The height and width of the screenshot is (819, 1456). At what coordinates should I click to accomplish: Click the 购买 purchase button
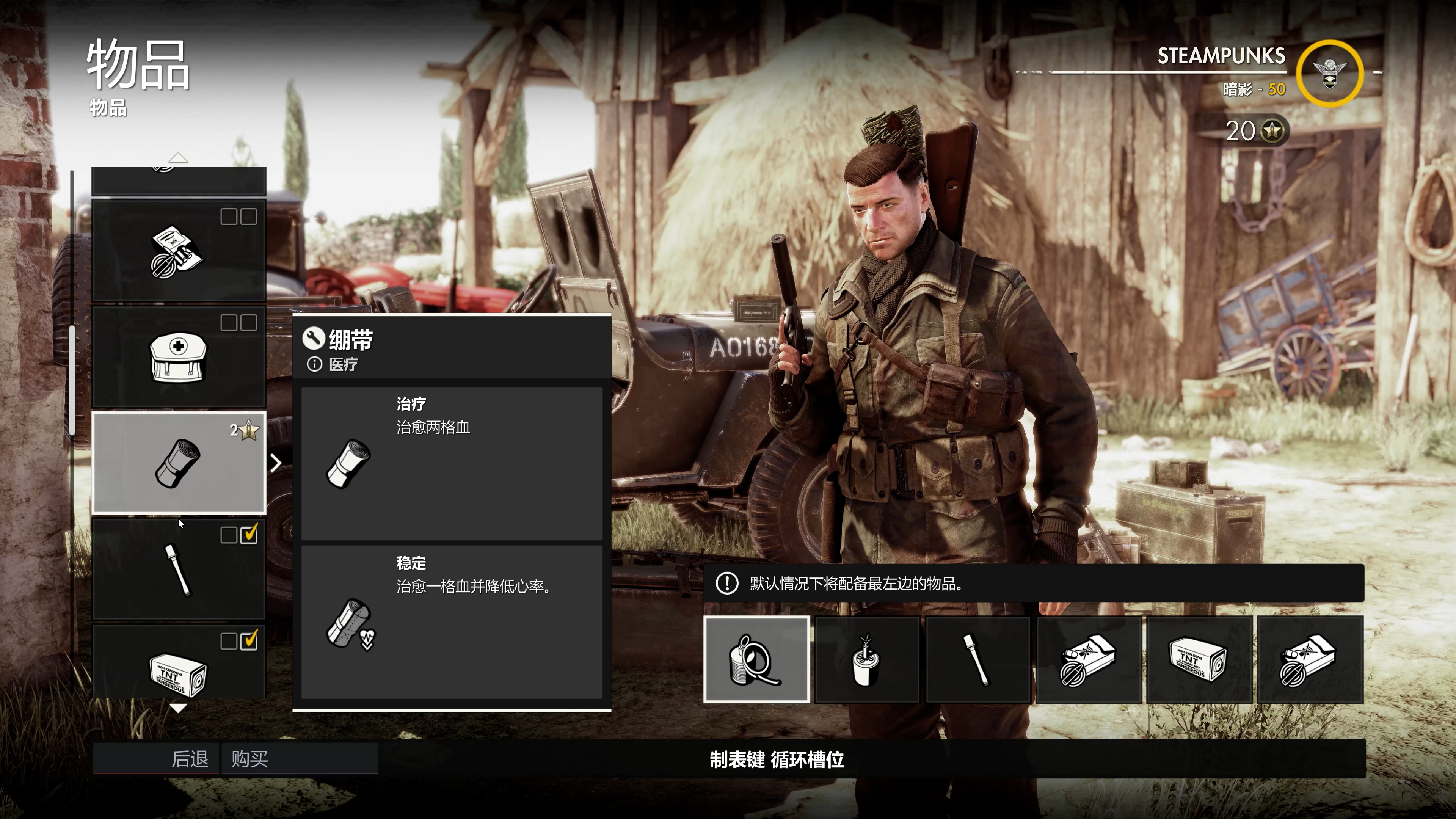point(300,758)
